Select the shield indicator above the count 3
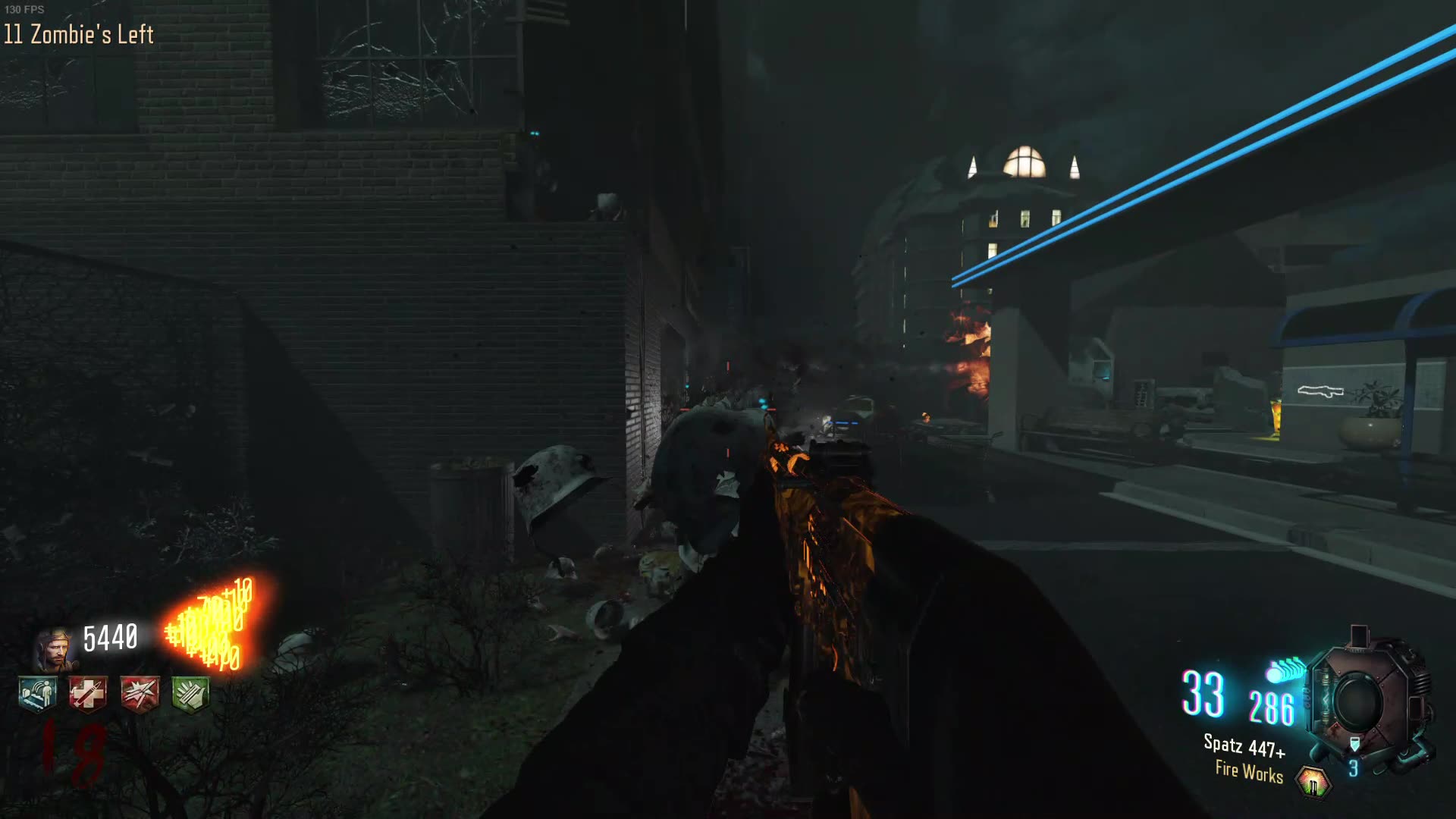Image resolution: width=1456 pixels, height=819 pixels. click(x=1356, y=743)
